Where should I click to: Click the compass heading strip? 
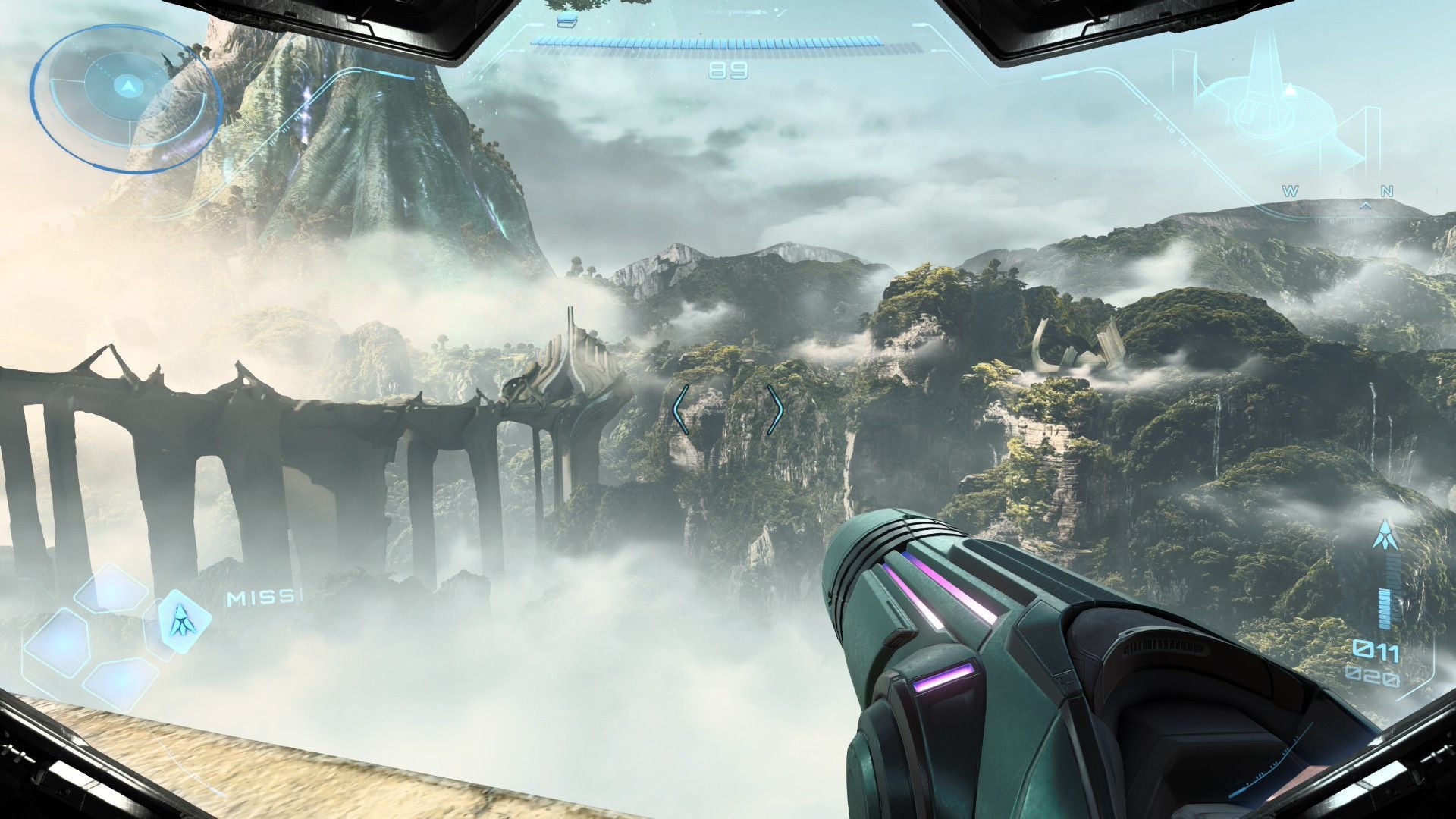click(1338, 194)
